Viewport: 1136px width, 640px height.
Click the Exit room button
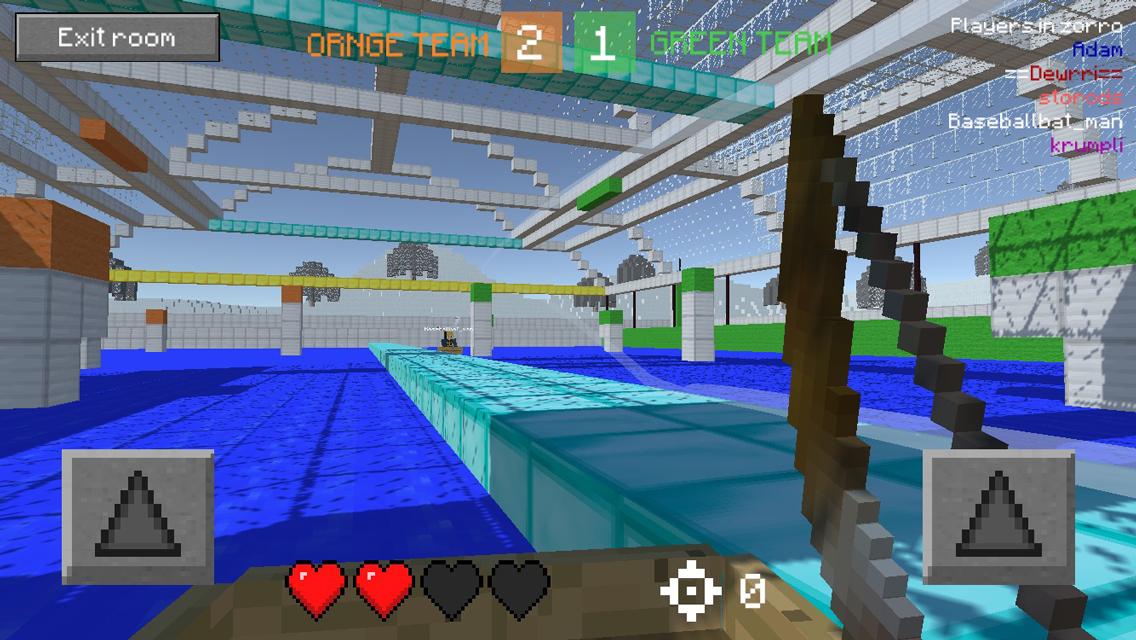coord(117,38)
